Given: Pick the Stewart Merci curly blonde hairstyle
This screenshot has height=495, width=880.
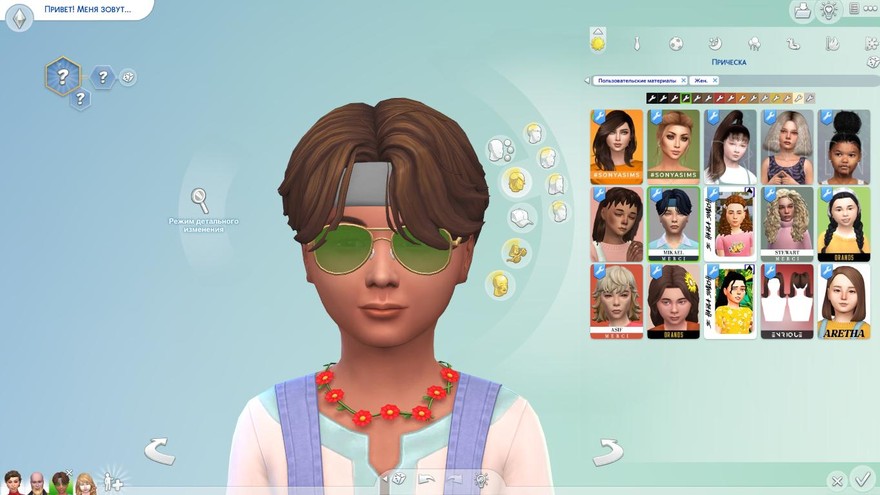Looking at the screenshot, I should tap(786, 223).
